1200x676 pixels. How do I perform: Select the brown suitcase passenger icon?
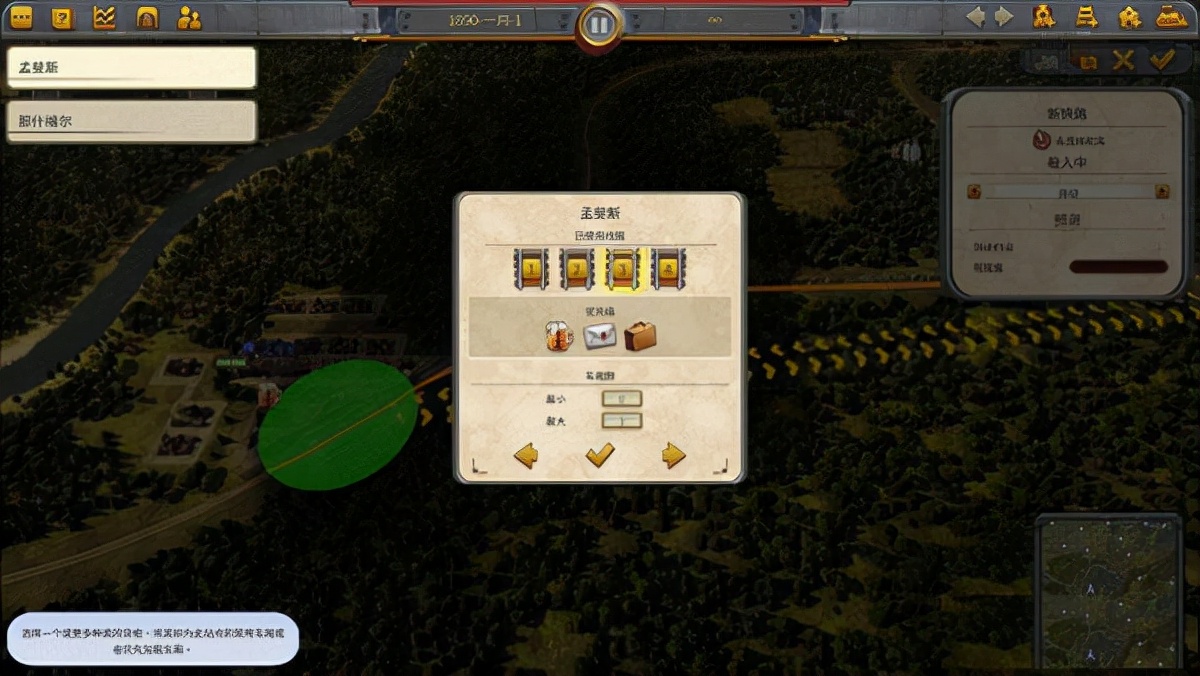tap(640, 336)
